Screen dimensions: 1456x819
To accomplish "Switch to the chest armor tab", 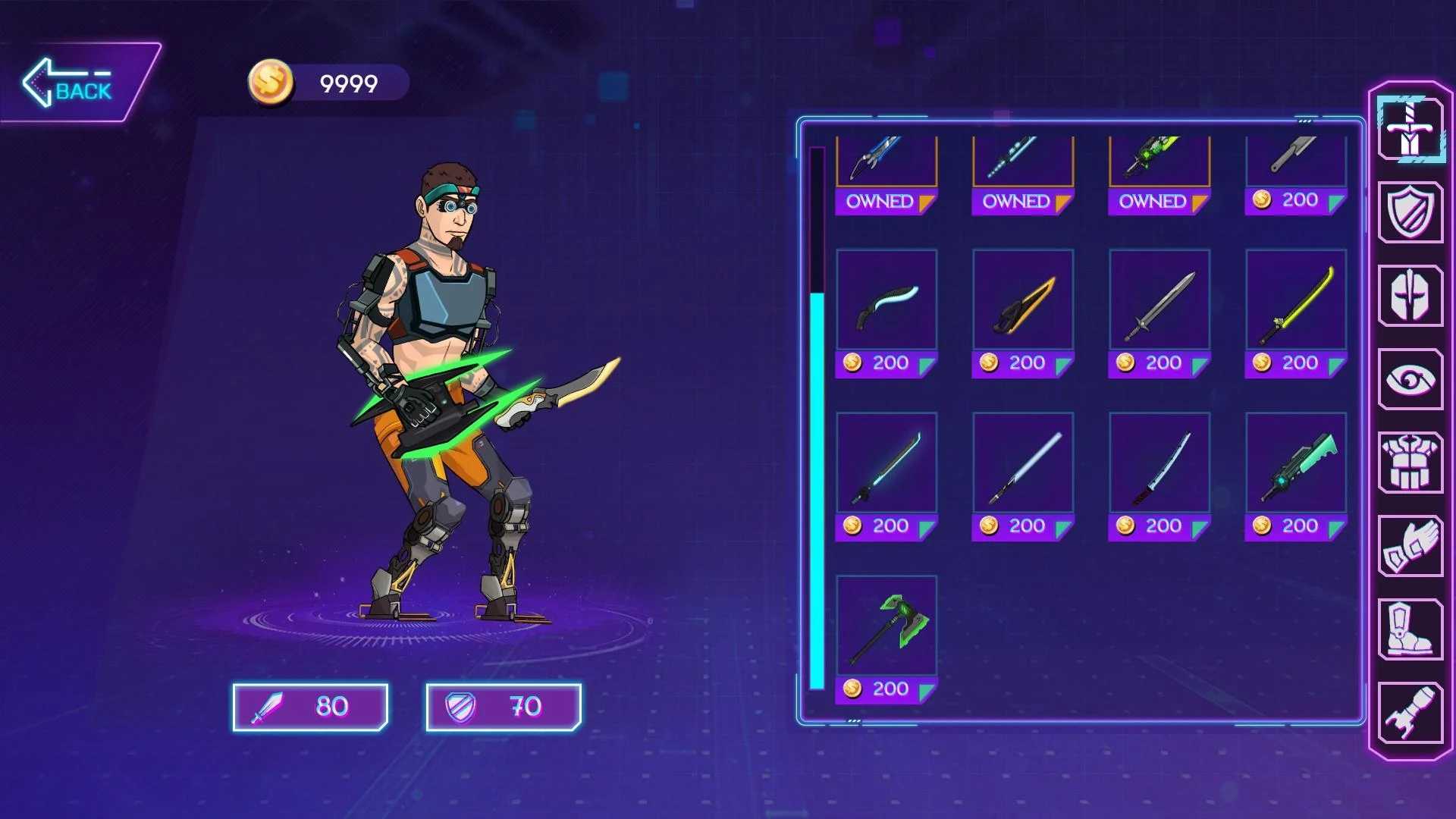I will tap(1410, 463).
